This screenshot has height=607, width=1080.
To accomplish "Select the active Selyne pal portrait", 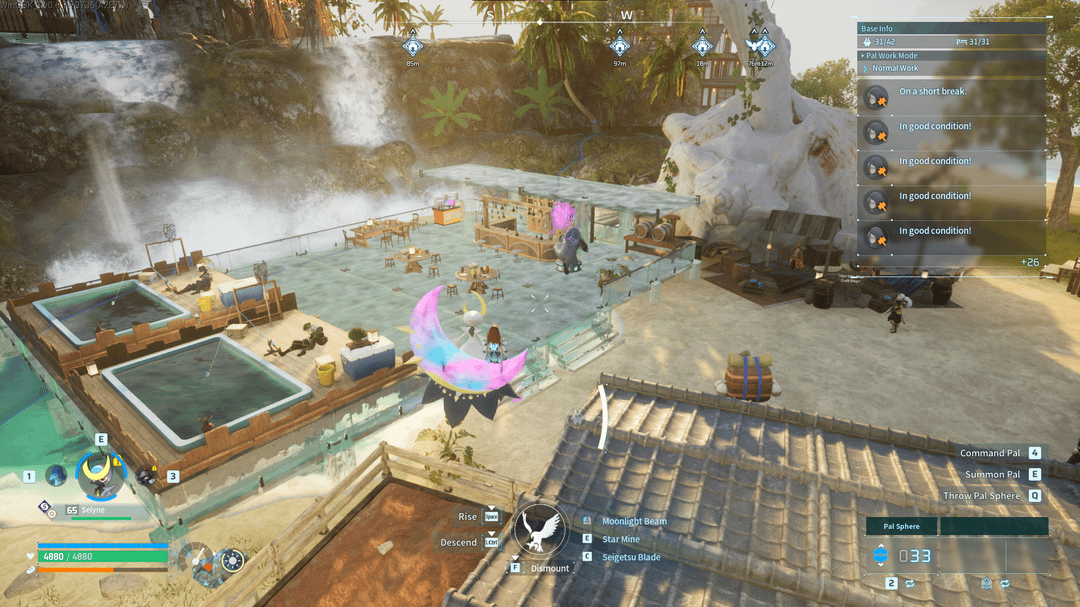I will [101, 476].
